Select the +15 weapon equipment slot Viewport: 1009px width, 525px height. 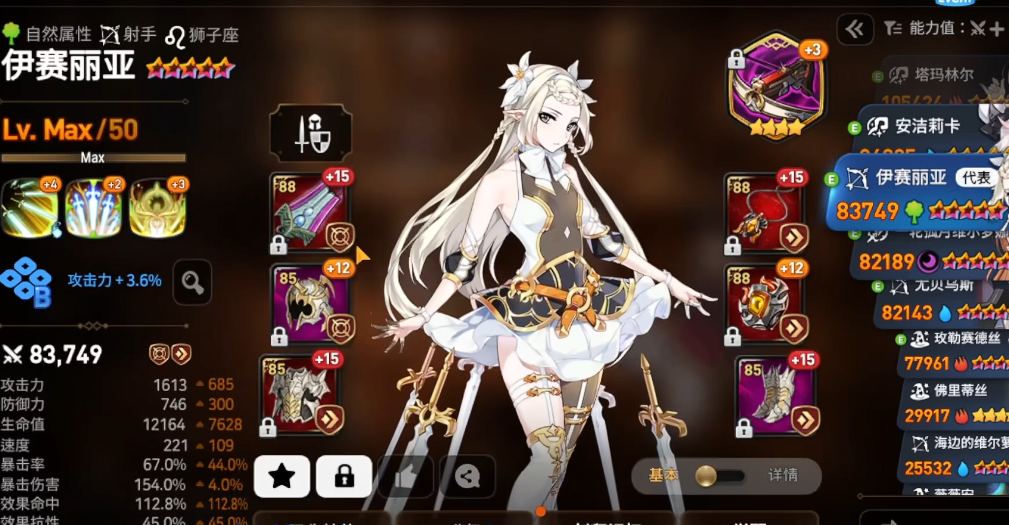pyautogui.click(x=311, y=215)
